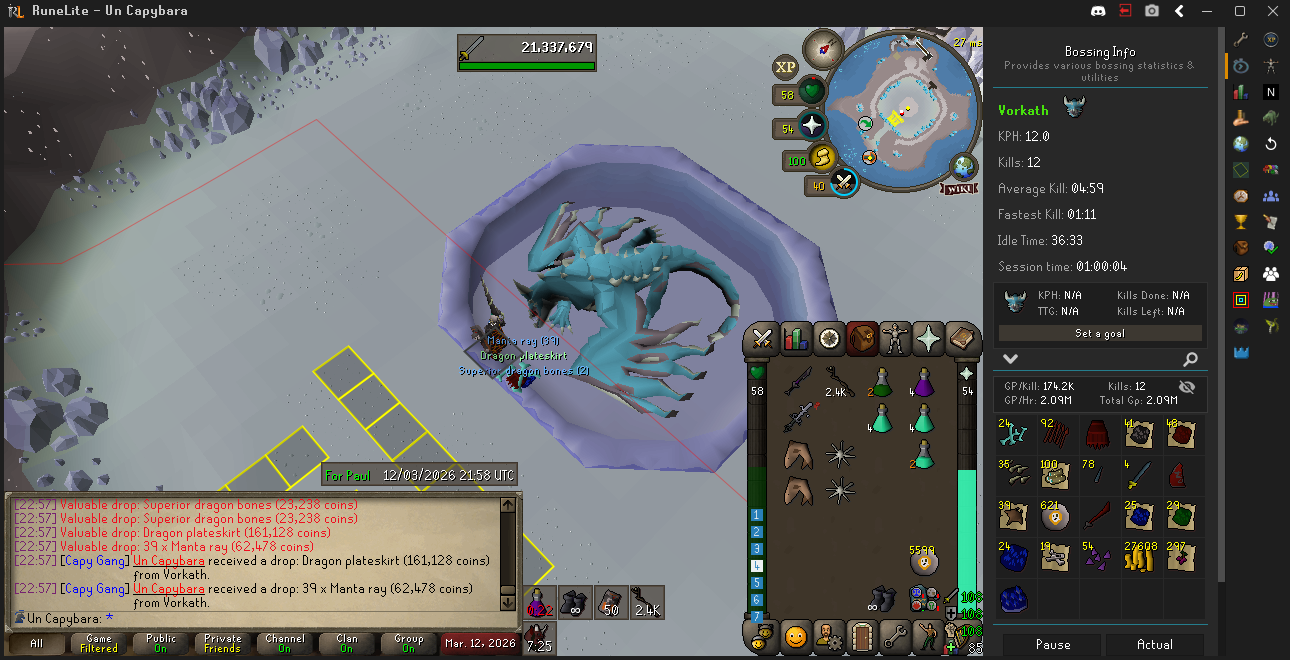Screen dimensions: 1290x660
Task: Open the Worn Equipment tab
Action: tap(895, 339)
